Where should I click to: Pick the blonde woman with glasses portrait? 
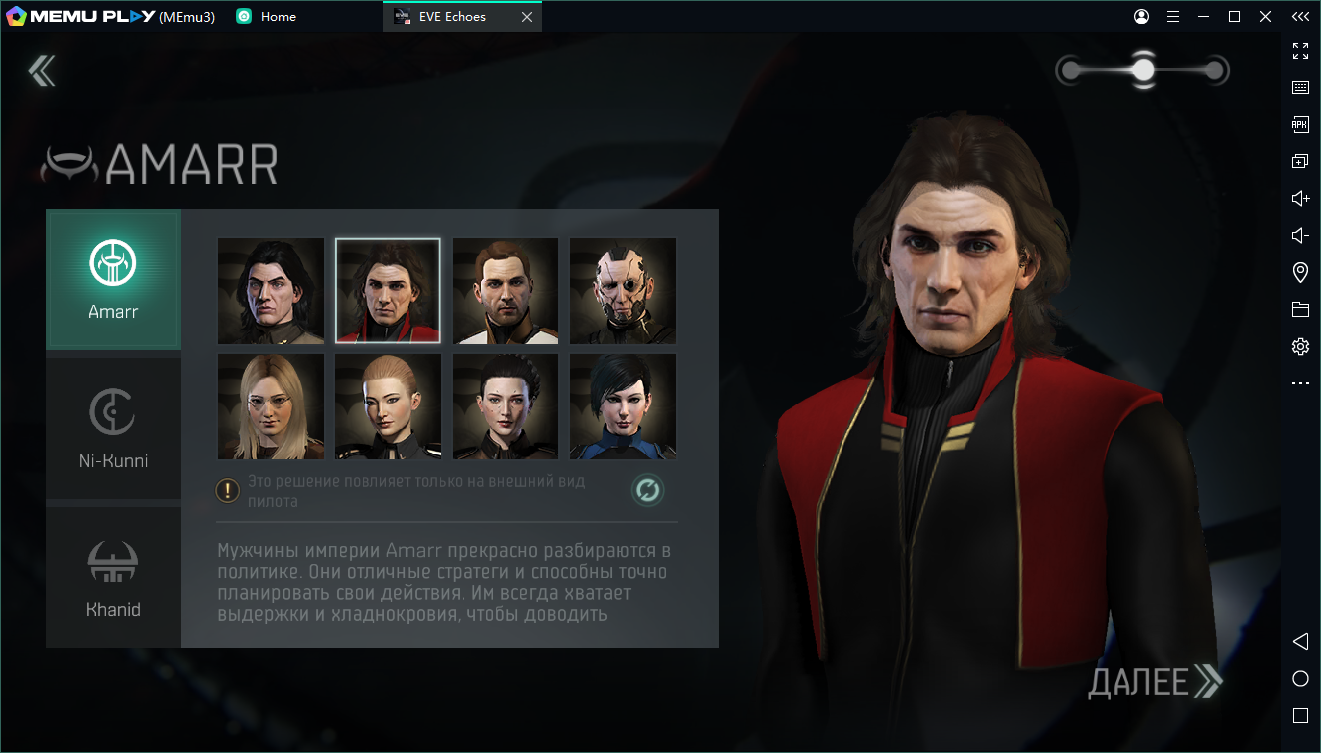(271, 406)
